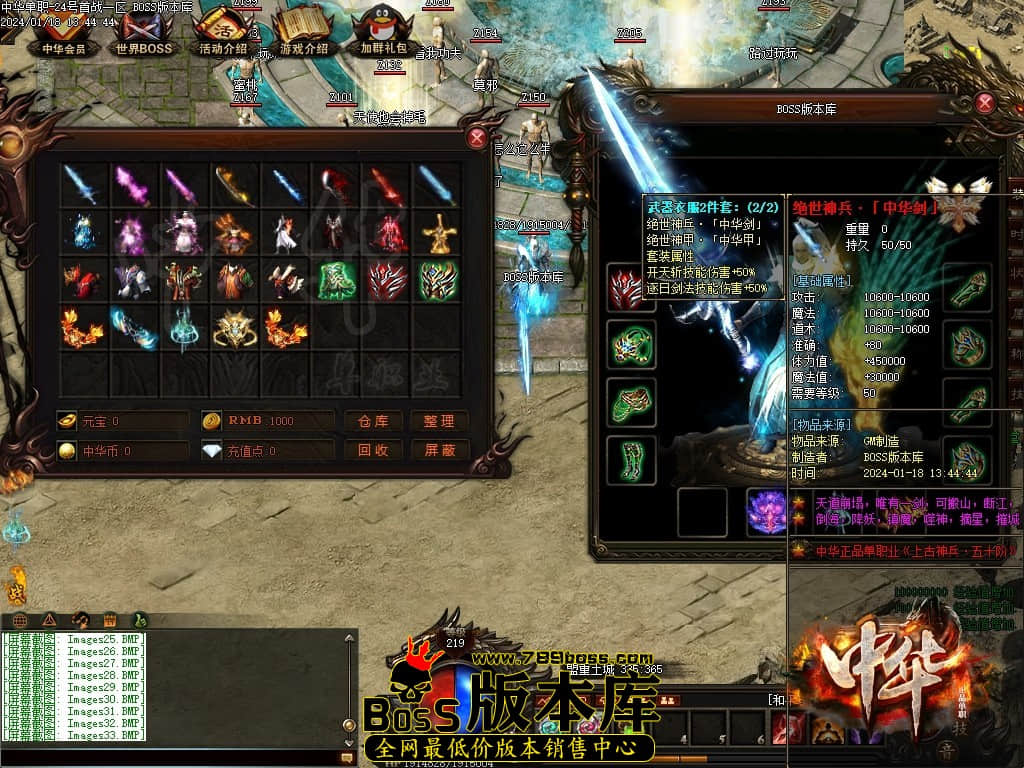Select the golden cross statue item

pos(437,233)
